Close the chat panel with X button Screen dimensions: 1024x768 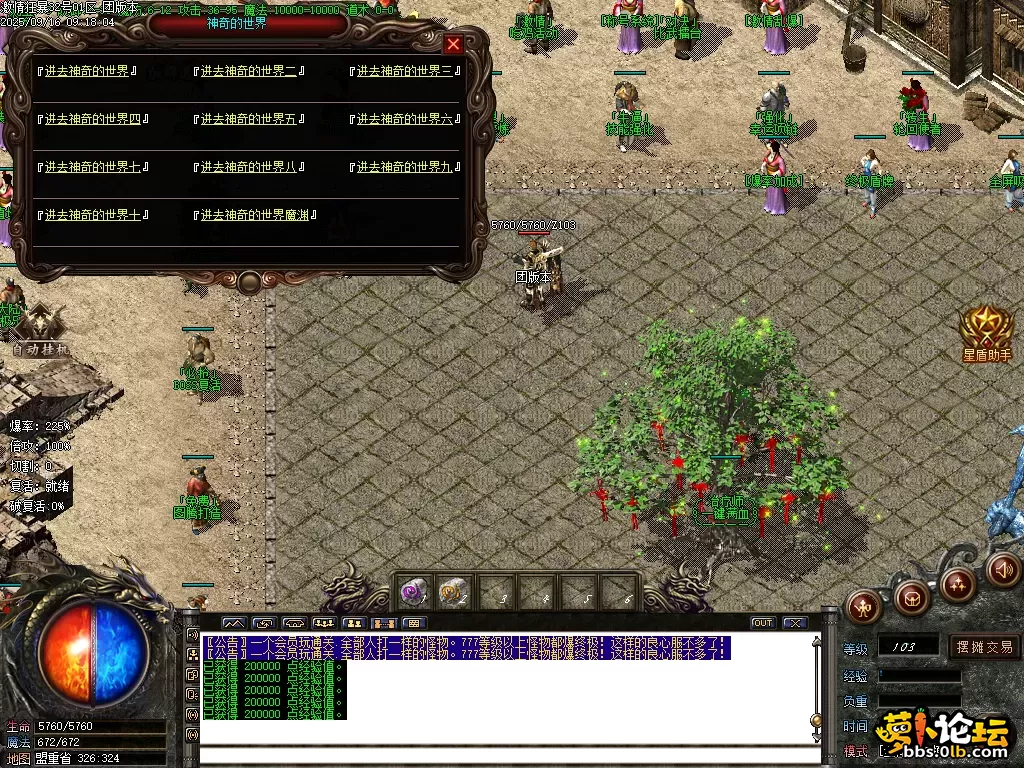[x=795, y=623]
